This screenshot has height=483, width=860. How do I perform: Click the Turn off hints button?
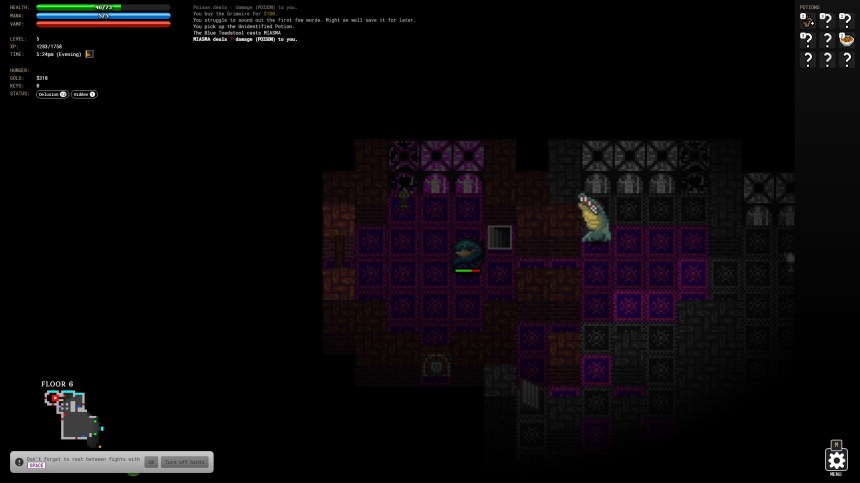click(x=184, y=462)
